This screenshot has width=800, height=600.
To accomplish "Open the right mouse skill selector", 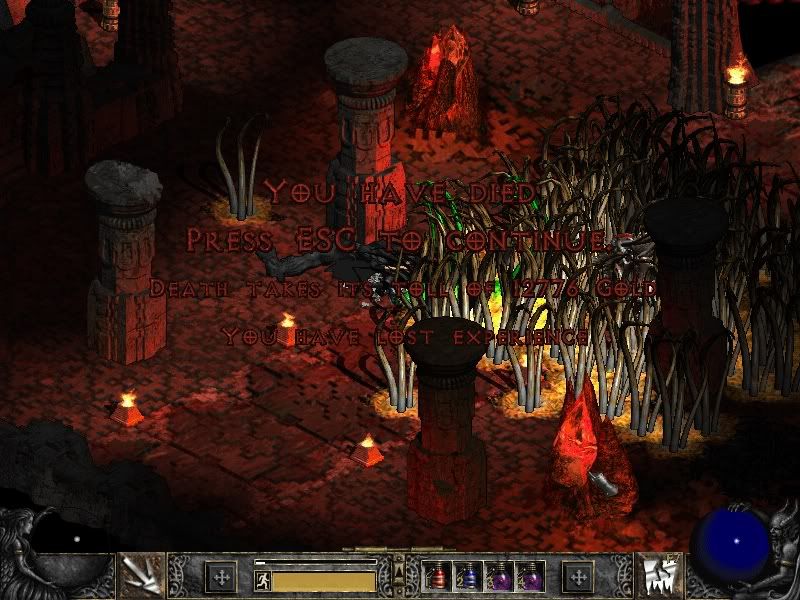I will (659, 577).
